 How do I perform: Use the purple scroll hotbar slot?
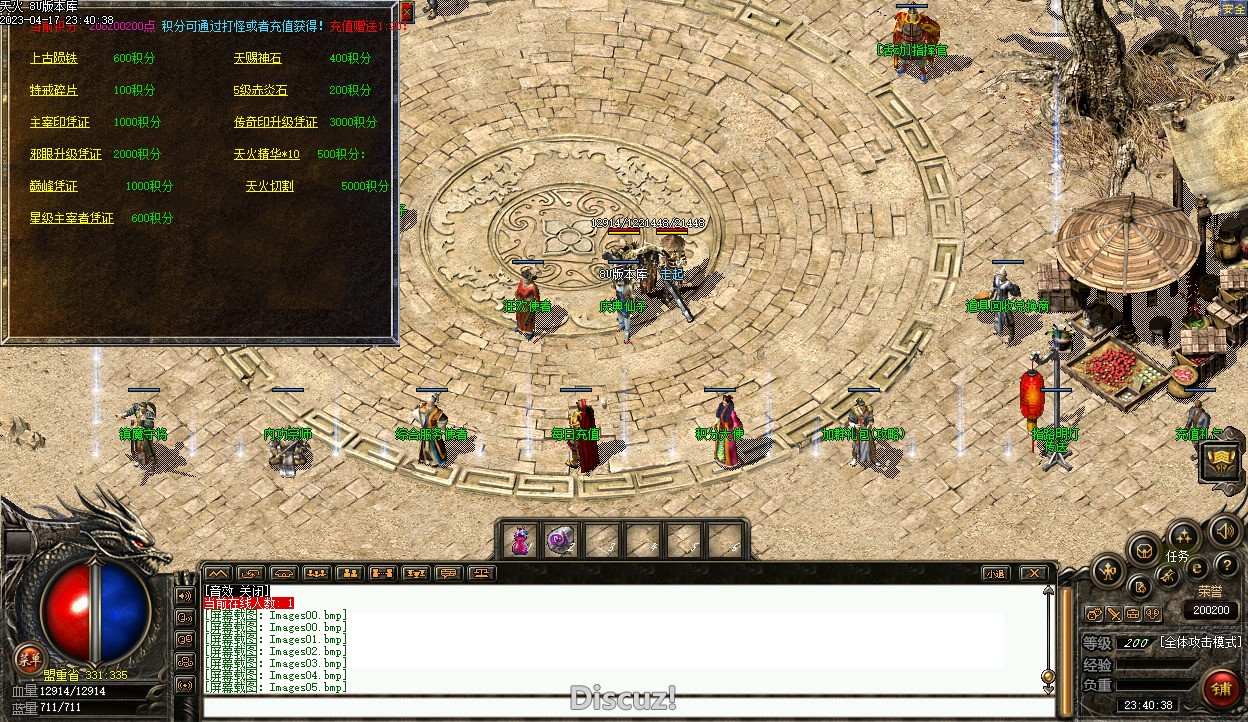(561, 540)
